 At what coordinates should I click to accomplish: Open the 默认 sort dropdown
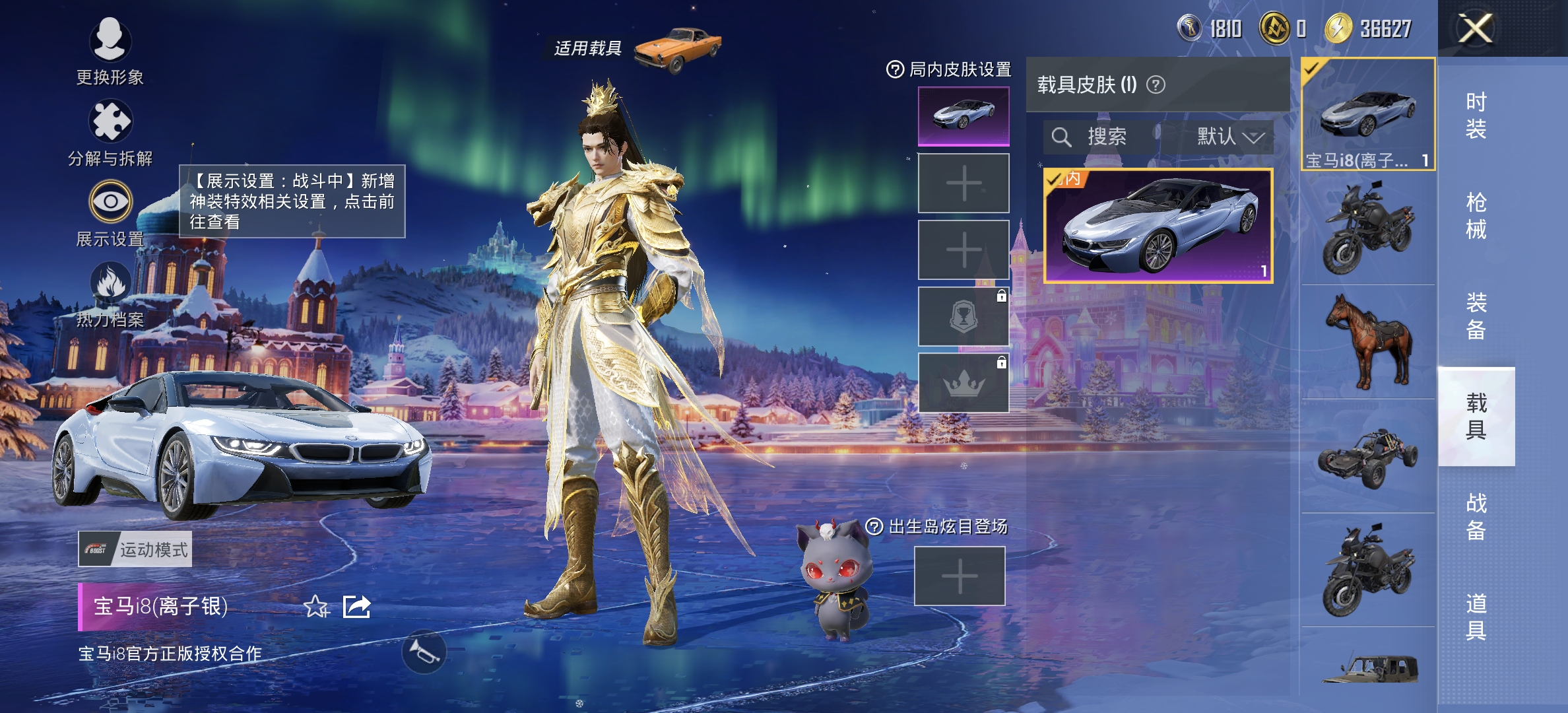1230,137
